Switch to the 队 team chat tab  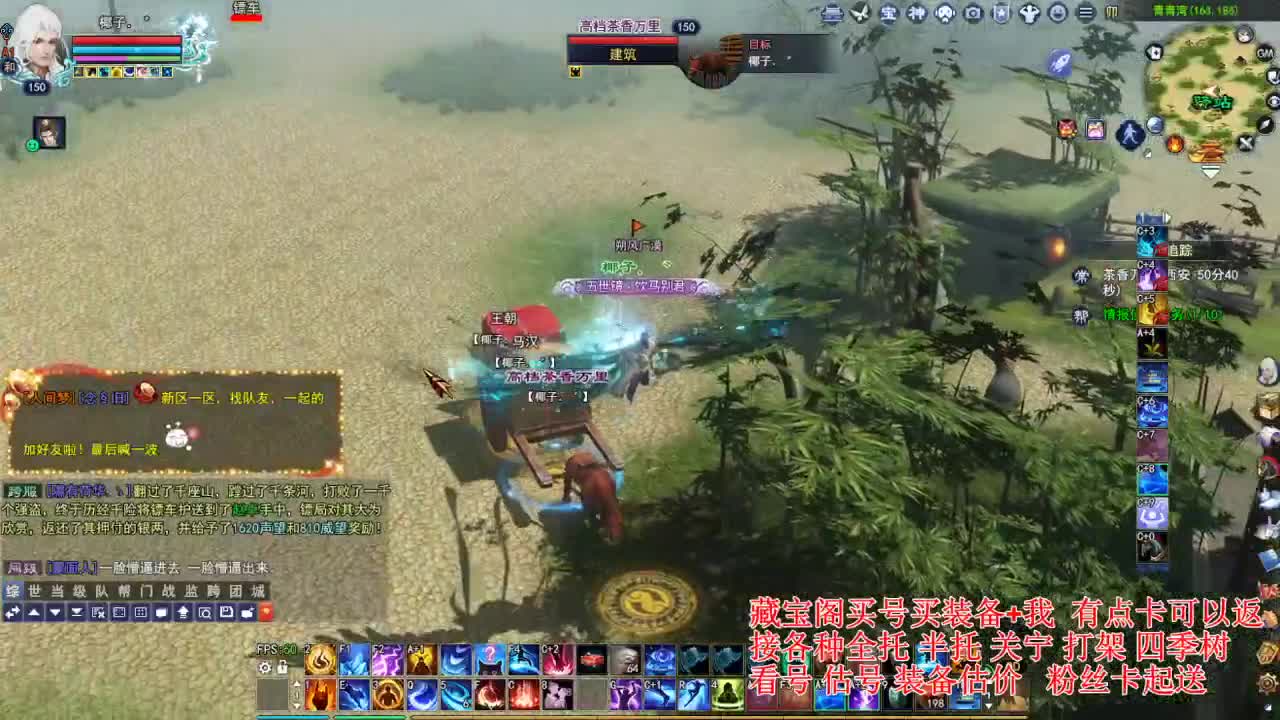[101, 592]
